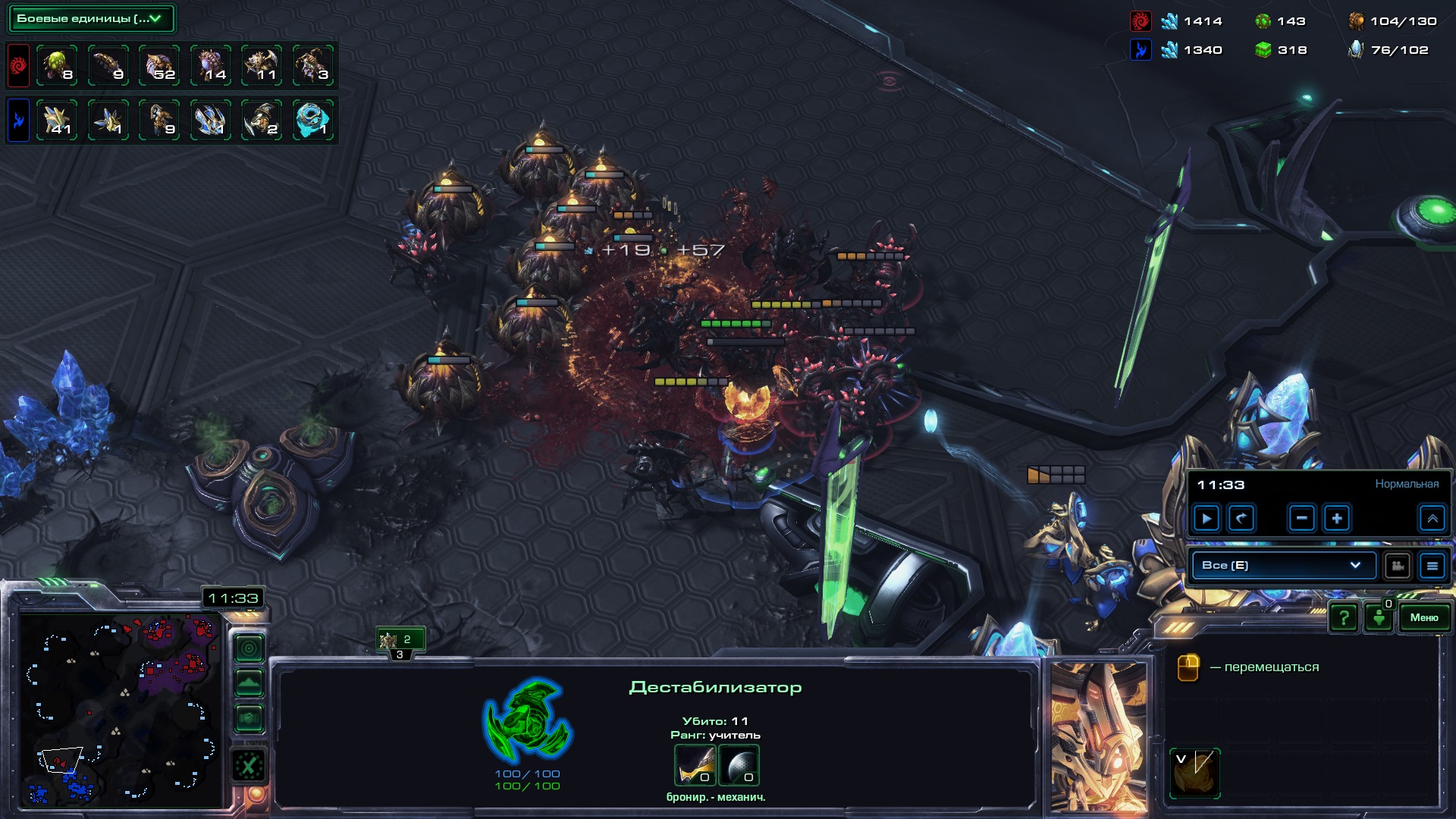The width and height of the screenshot is (1456, 819).
Task: Open the Меню button
Action: 1423,617
